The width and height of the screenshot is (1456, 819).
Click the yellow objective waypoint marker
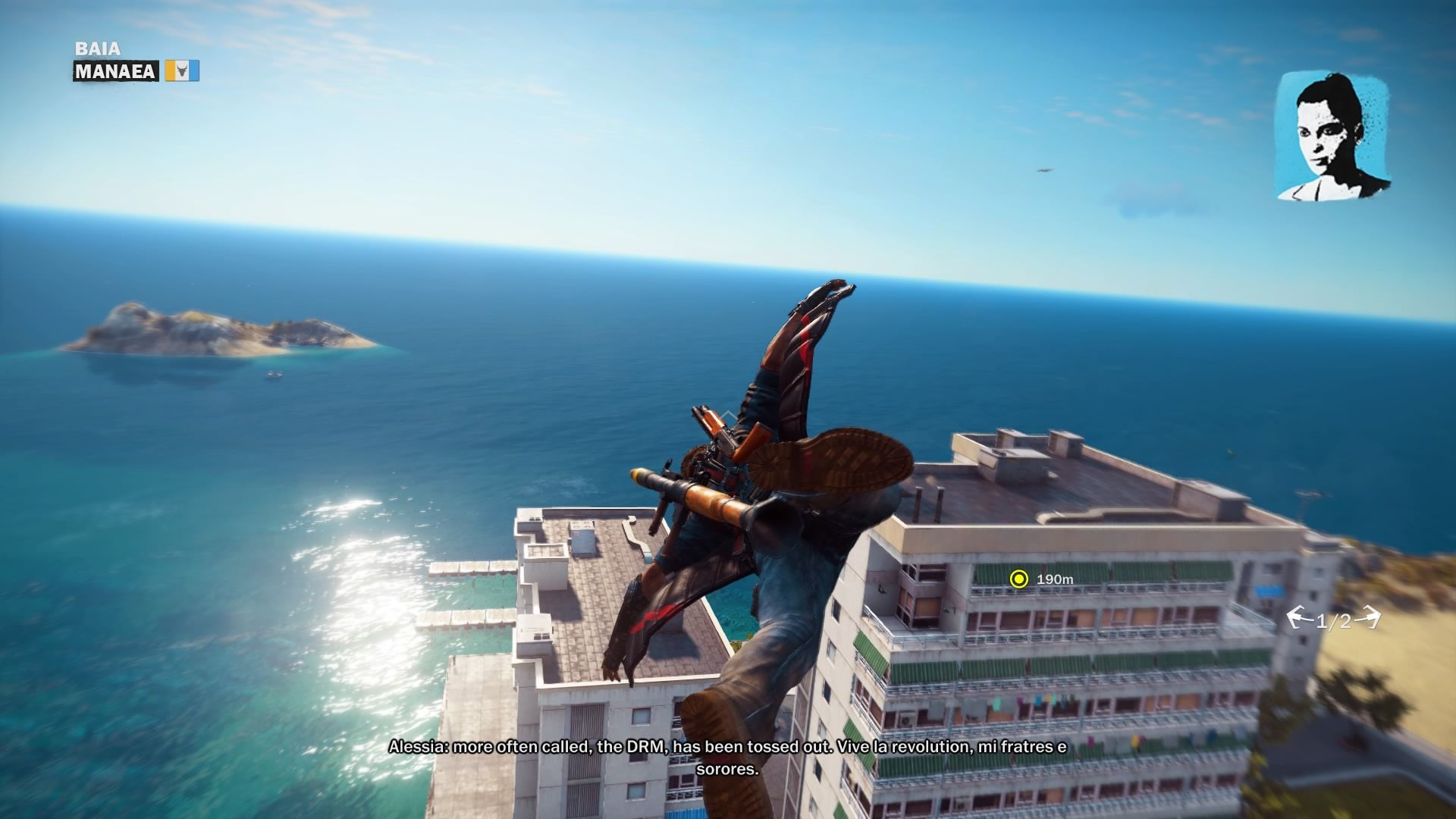1019,579
